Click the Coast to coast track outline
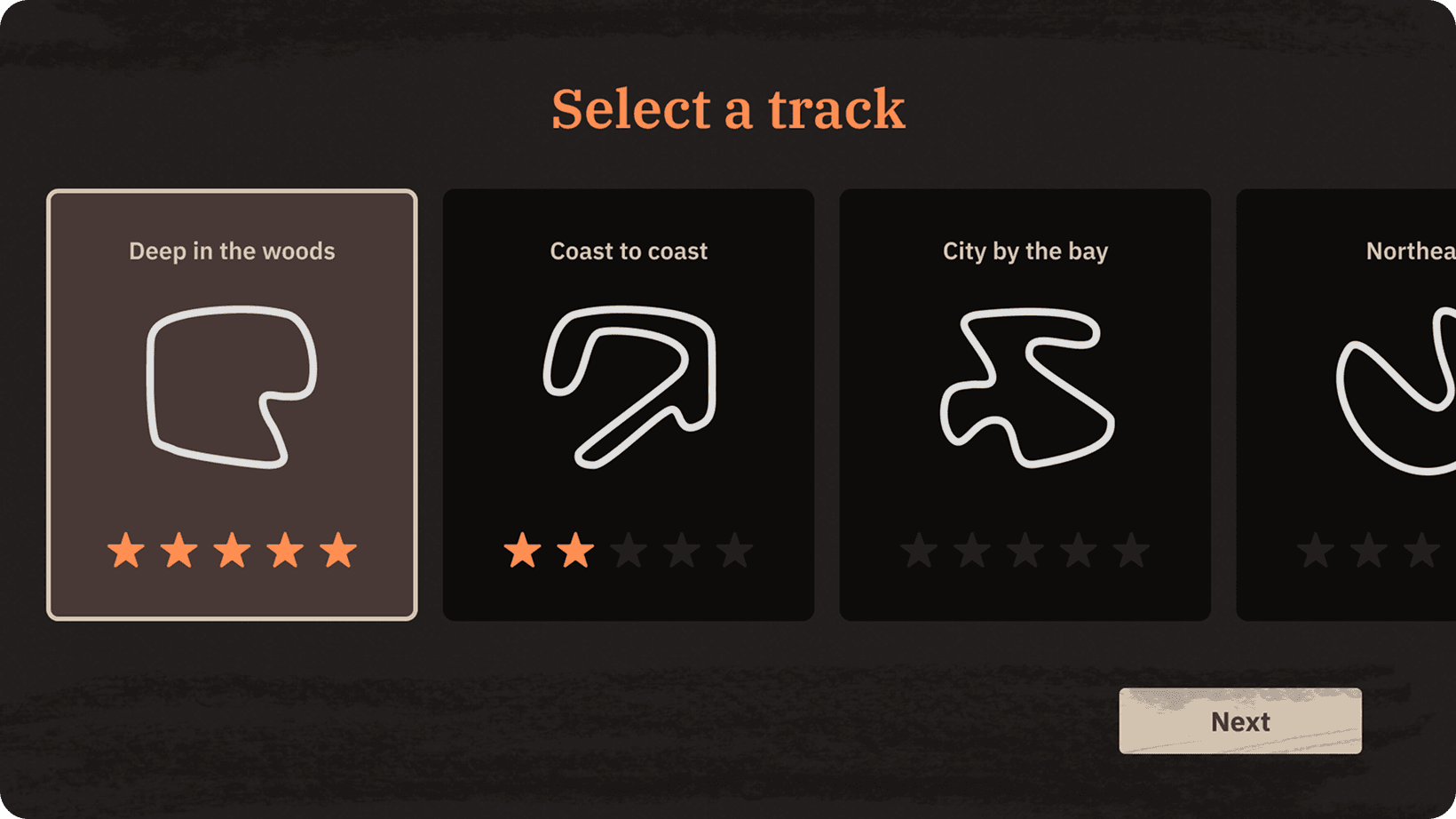The image size is (1456, 819). tap(629, 386)
